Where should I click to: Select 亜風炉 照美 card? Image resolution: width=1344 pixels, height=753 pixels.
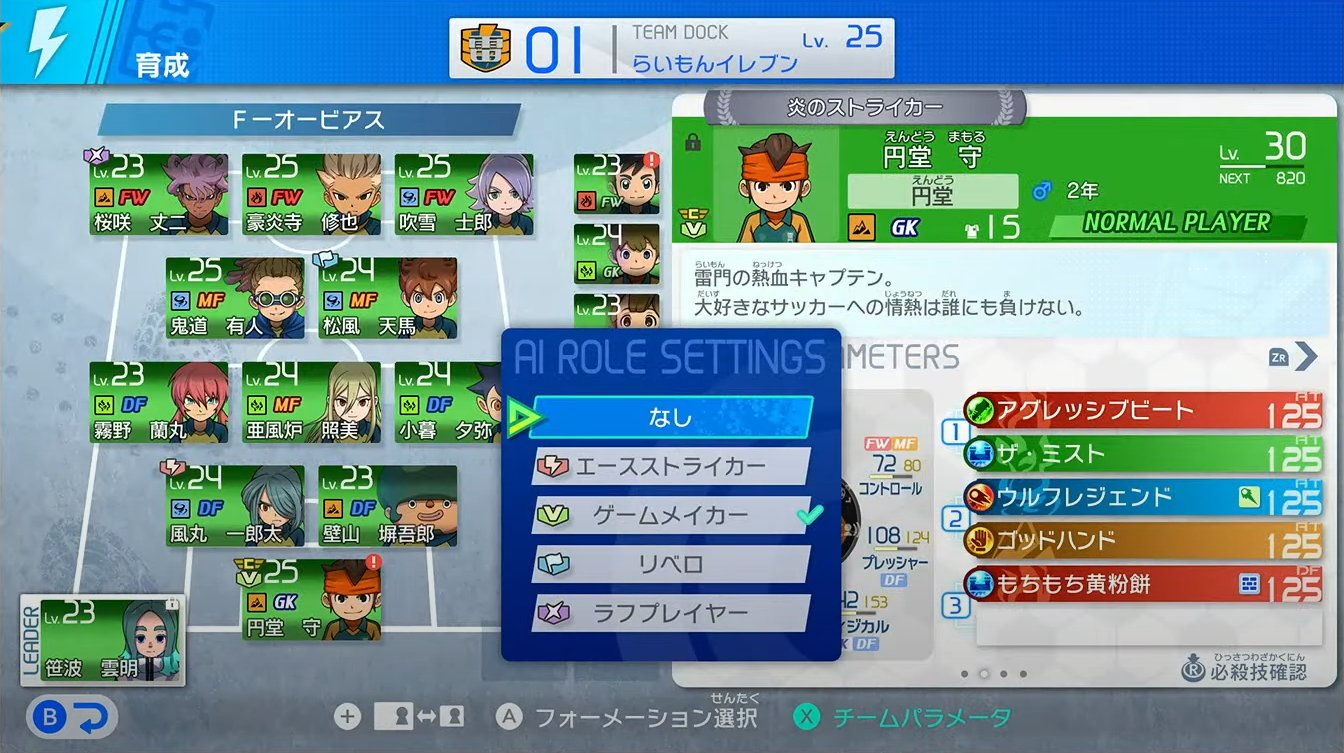(311, 402)
